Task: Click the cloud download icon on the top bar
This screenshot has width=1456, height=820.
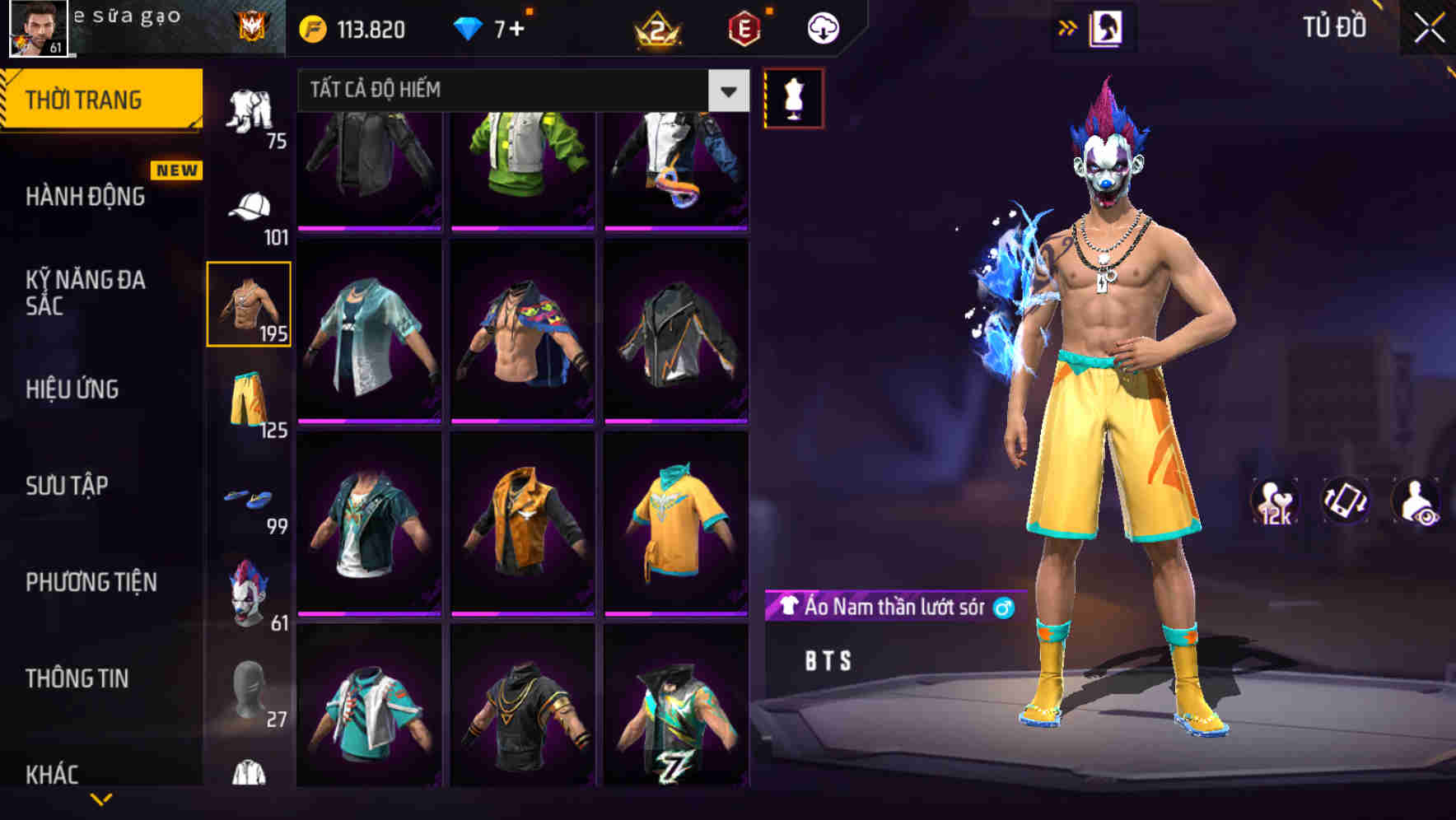Action: point(823,27)
